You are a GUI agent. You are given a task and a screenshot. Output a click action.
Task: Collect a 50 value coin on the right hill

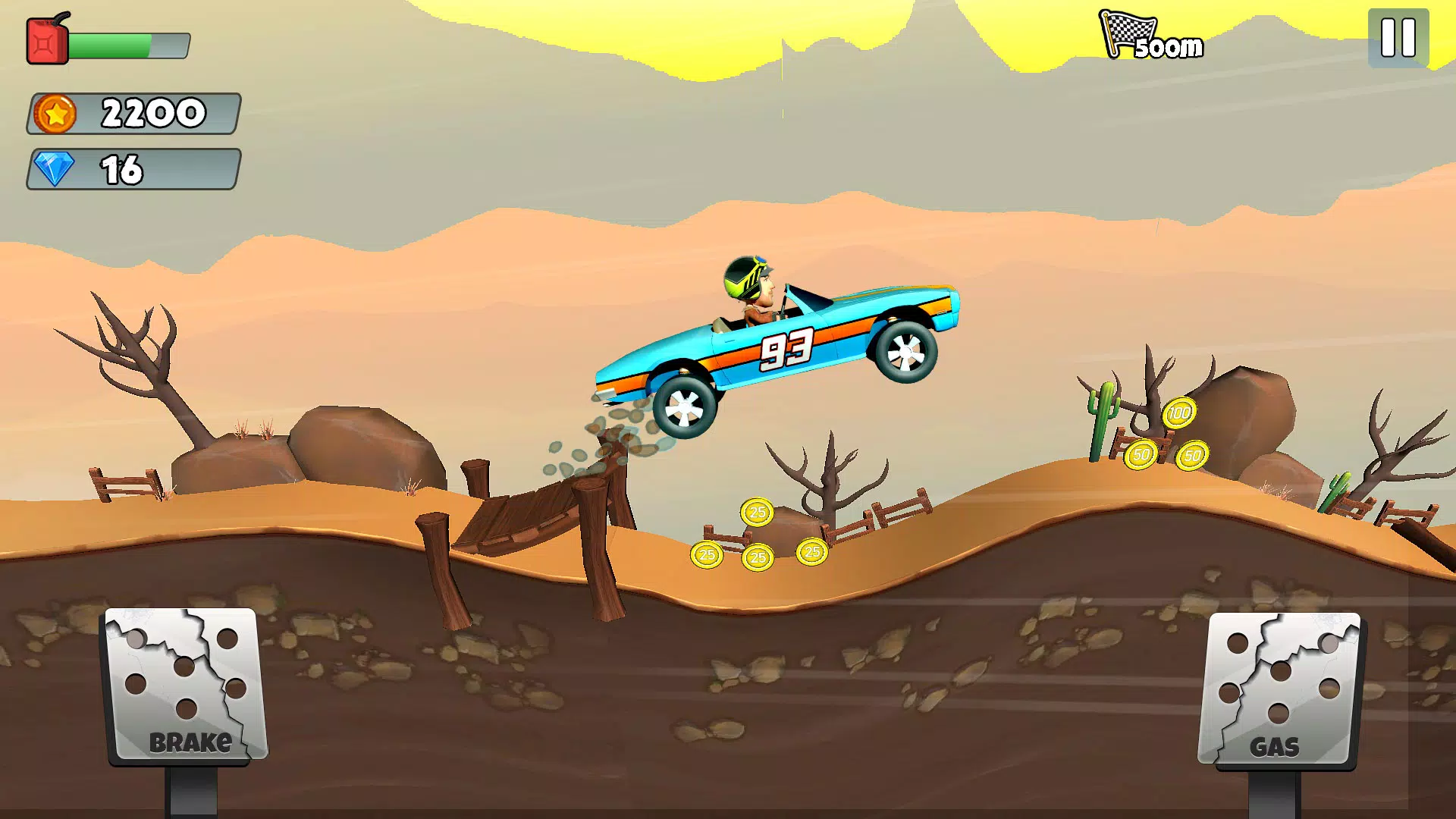(x=1139, y=456)
